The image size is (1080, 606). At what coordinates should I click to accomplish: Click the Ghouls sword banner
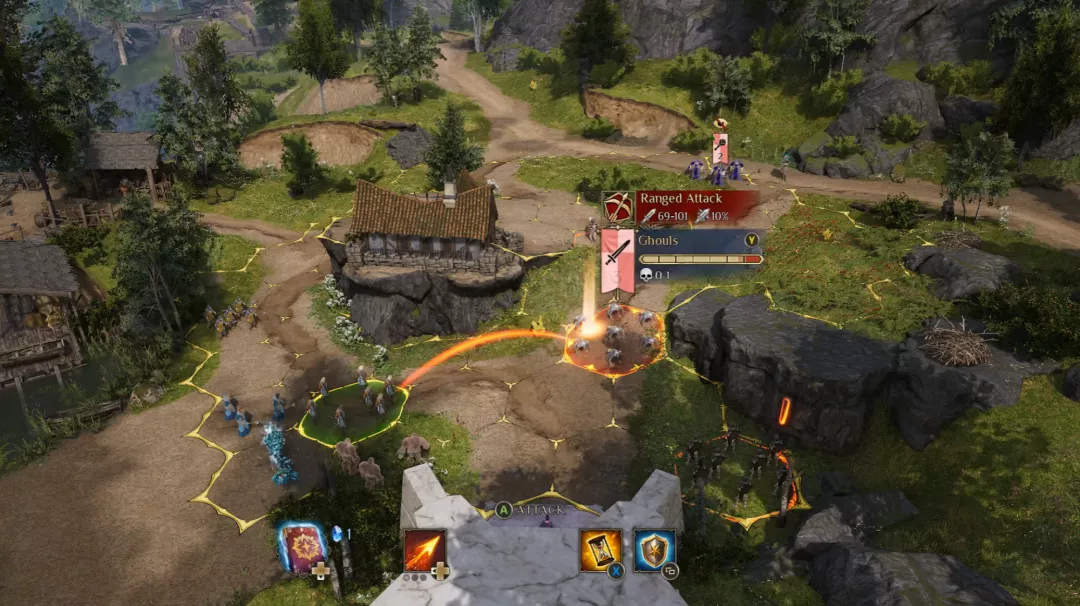click(x=617, y=260)
